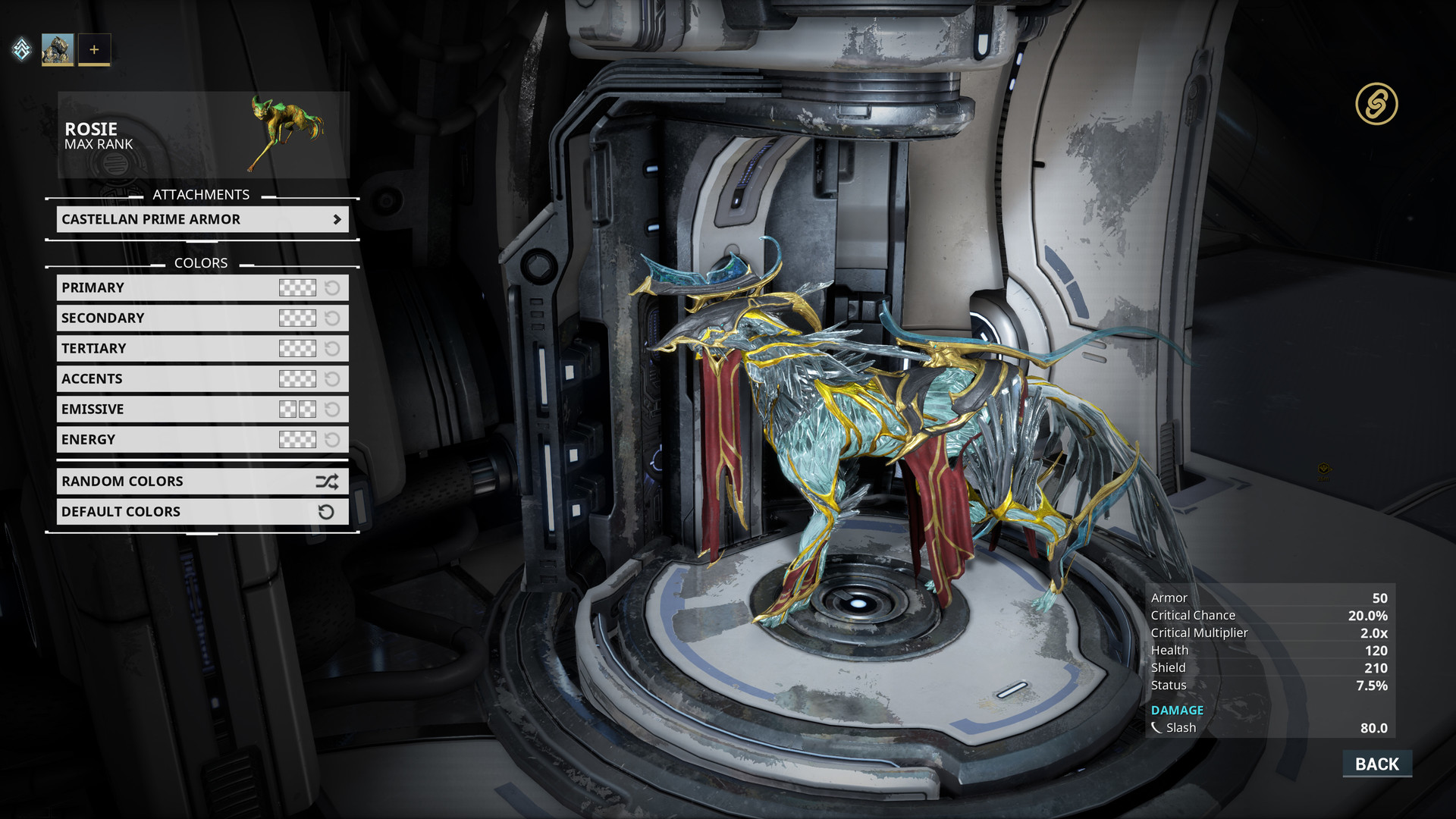Reset the Secondary color

pyautogui.click(x=332, y=318)
